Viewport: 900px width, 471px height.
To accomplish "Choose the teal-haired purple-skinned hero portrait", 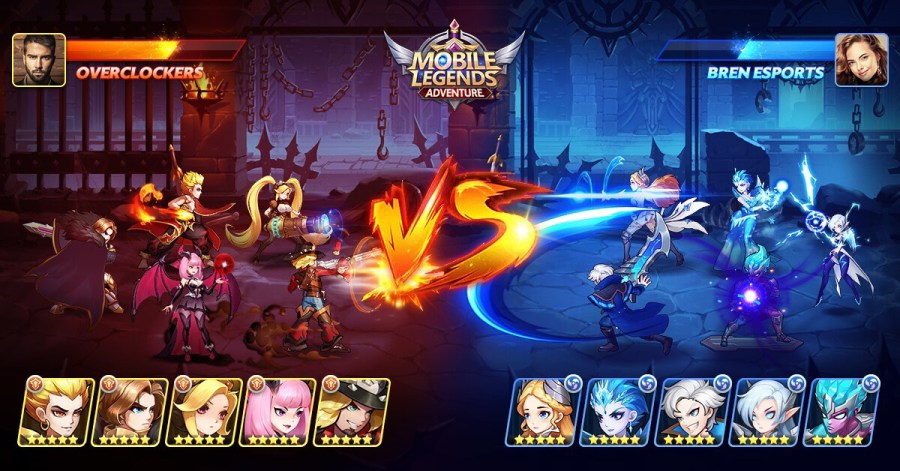I will [x=840, y=411].
